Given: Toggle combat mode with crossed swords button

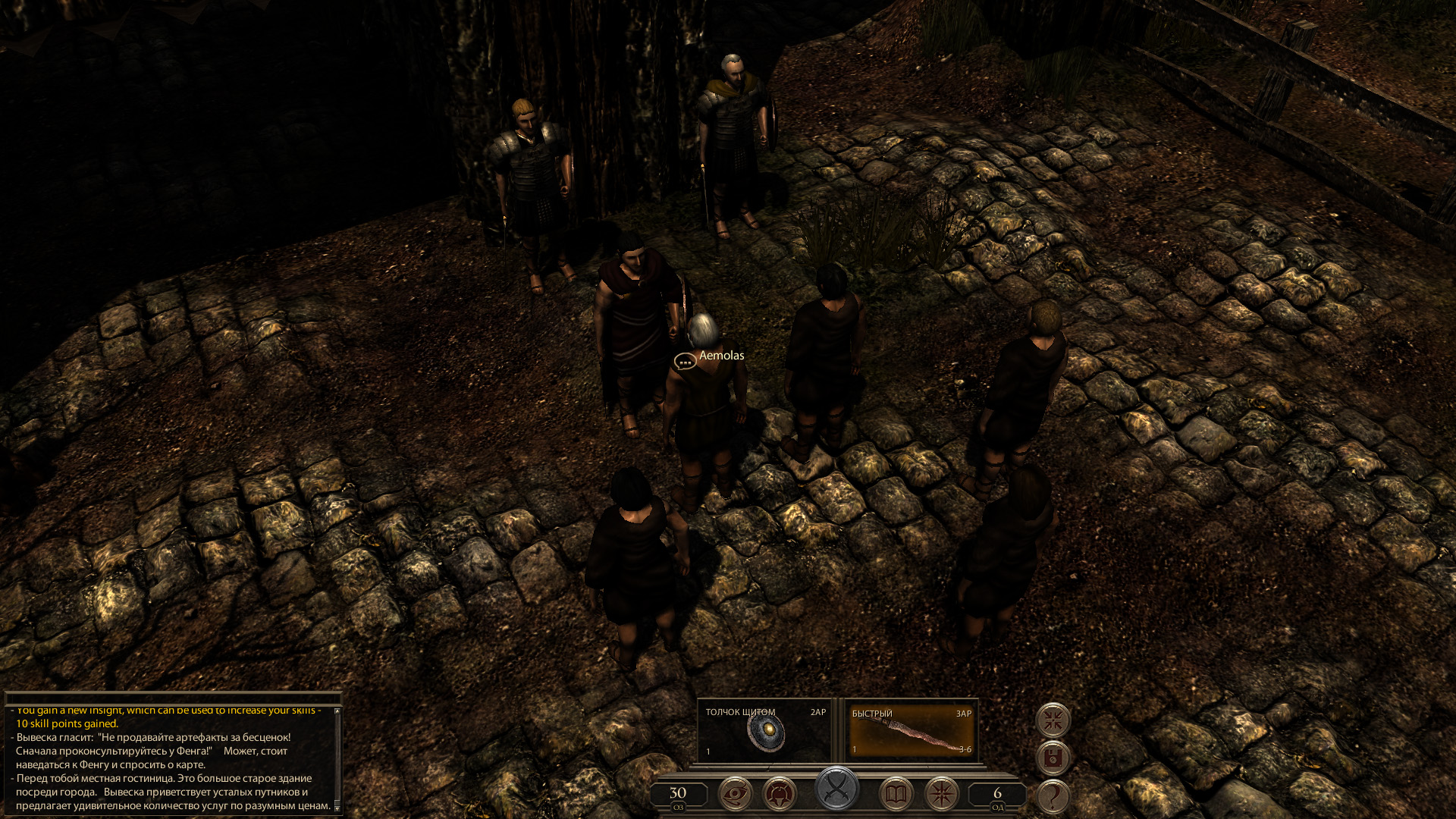Looking at the screenshot, I should pyautogui.click(x=837, y=789).
